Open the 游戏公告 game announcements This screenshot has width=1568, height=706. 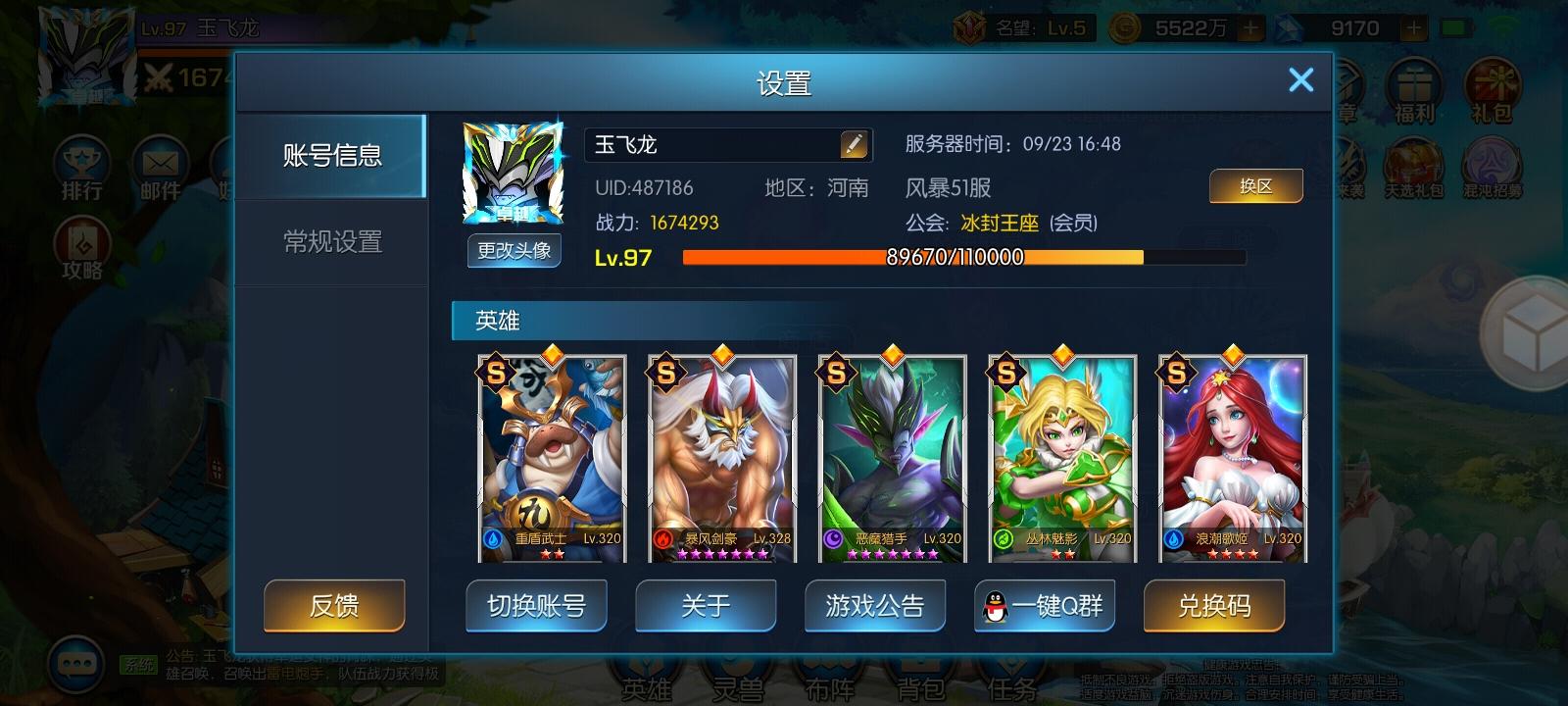click(875, 606)
